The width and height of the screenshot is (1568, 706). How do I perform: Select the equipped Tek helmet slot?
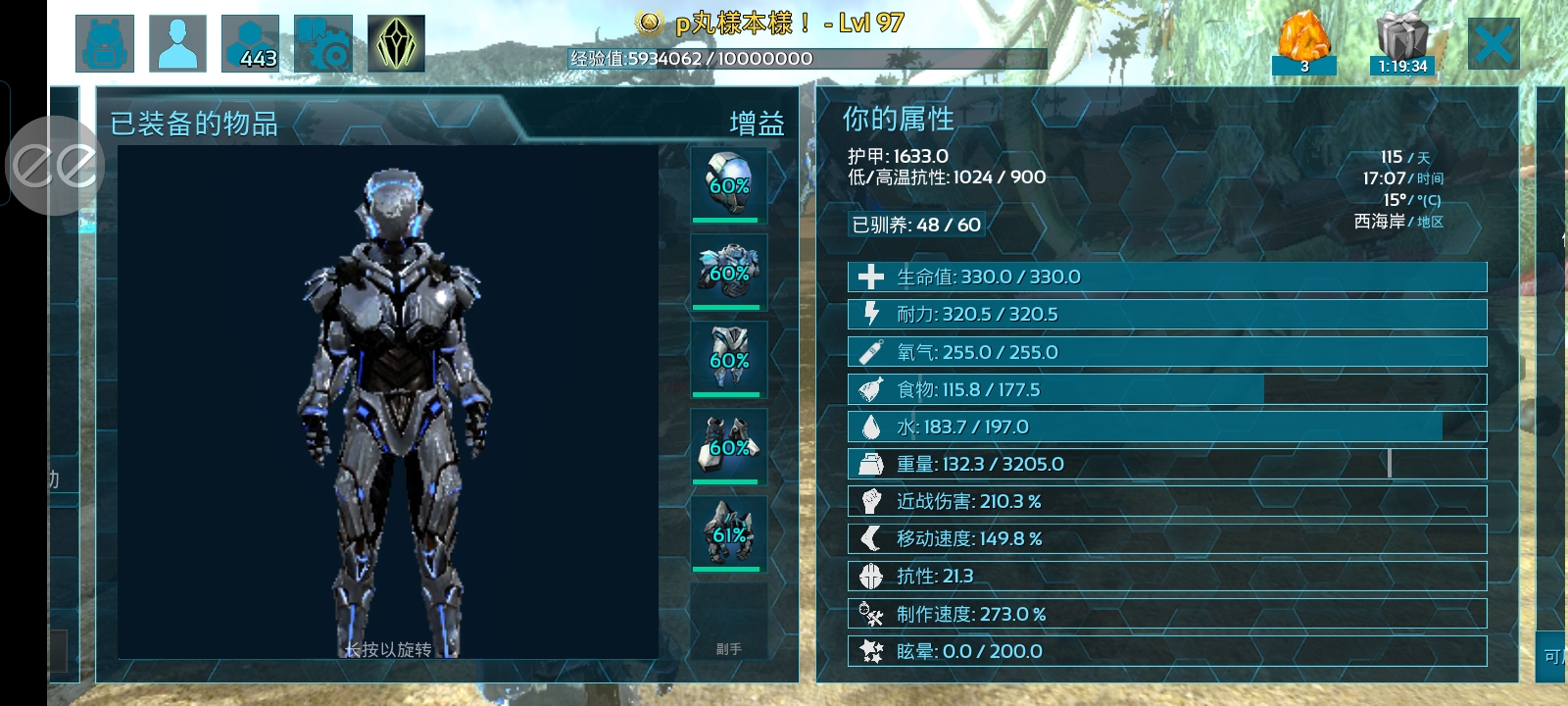tap(728, 184)
